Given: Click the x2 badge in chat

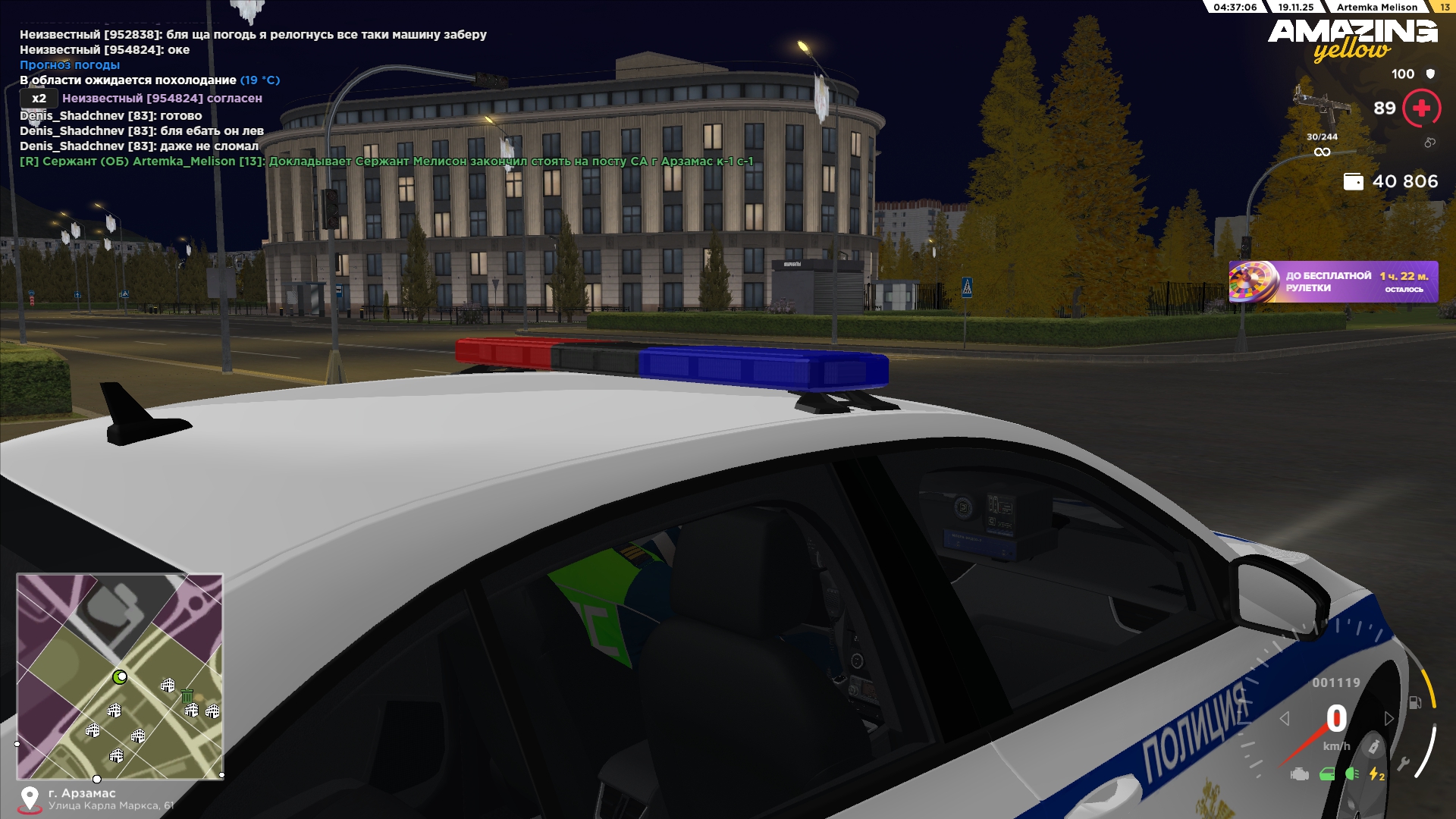Looking at the screenshot, I should point(39,99).
